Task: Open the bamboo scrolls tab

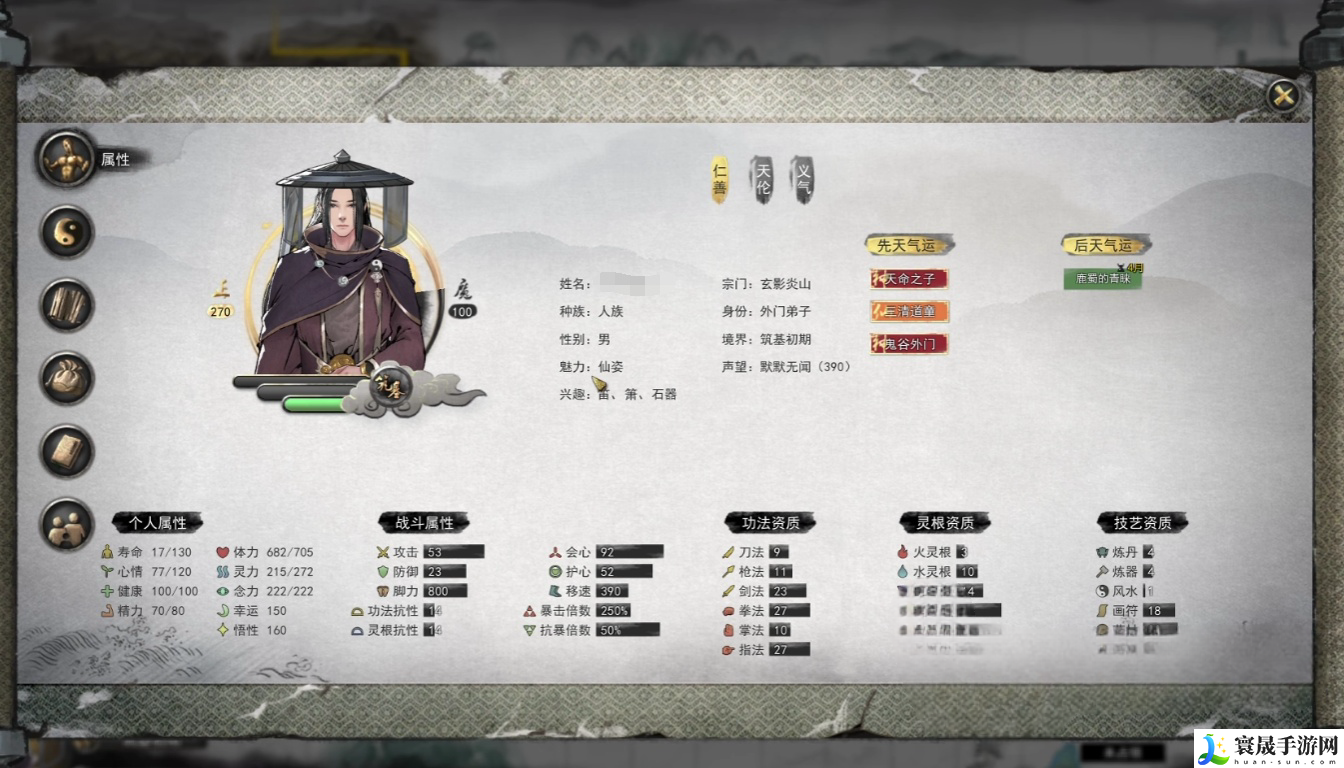Action: pos(67,305)
